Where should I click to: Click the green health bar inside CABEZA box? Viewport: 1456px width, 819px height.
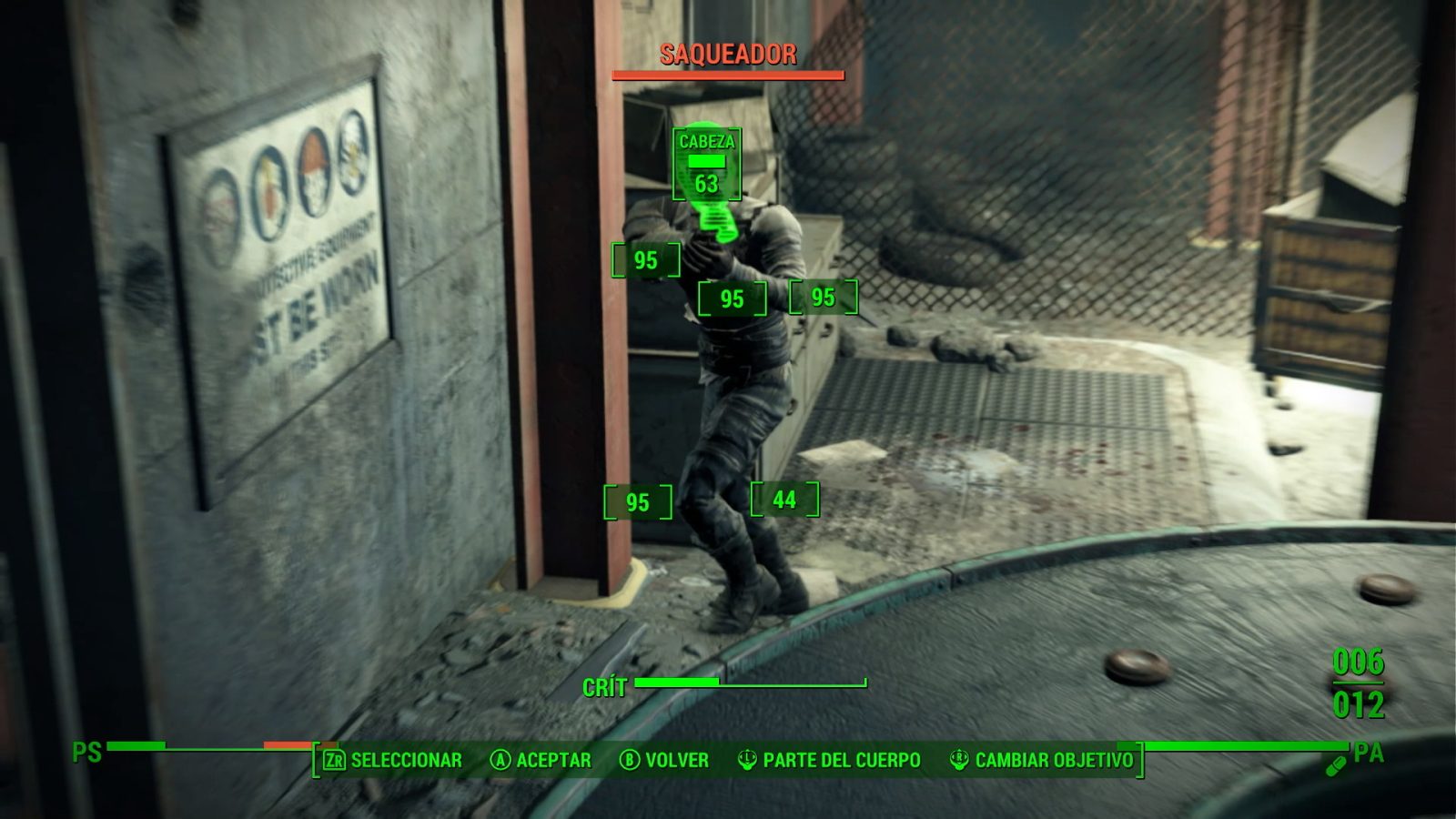(x=705, y=161)
